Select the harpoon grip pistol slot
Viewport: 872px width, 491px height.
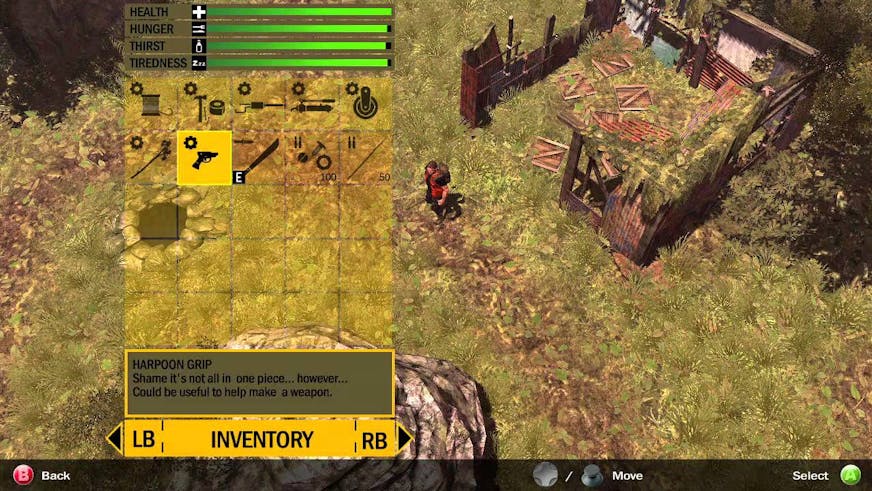click(x=204, y=157)
